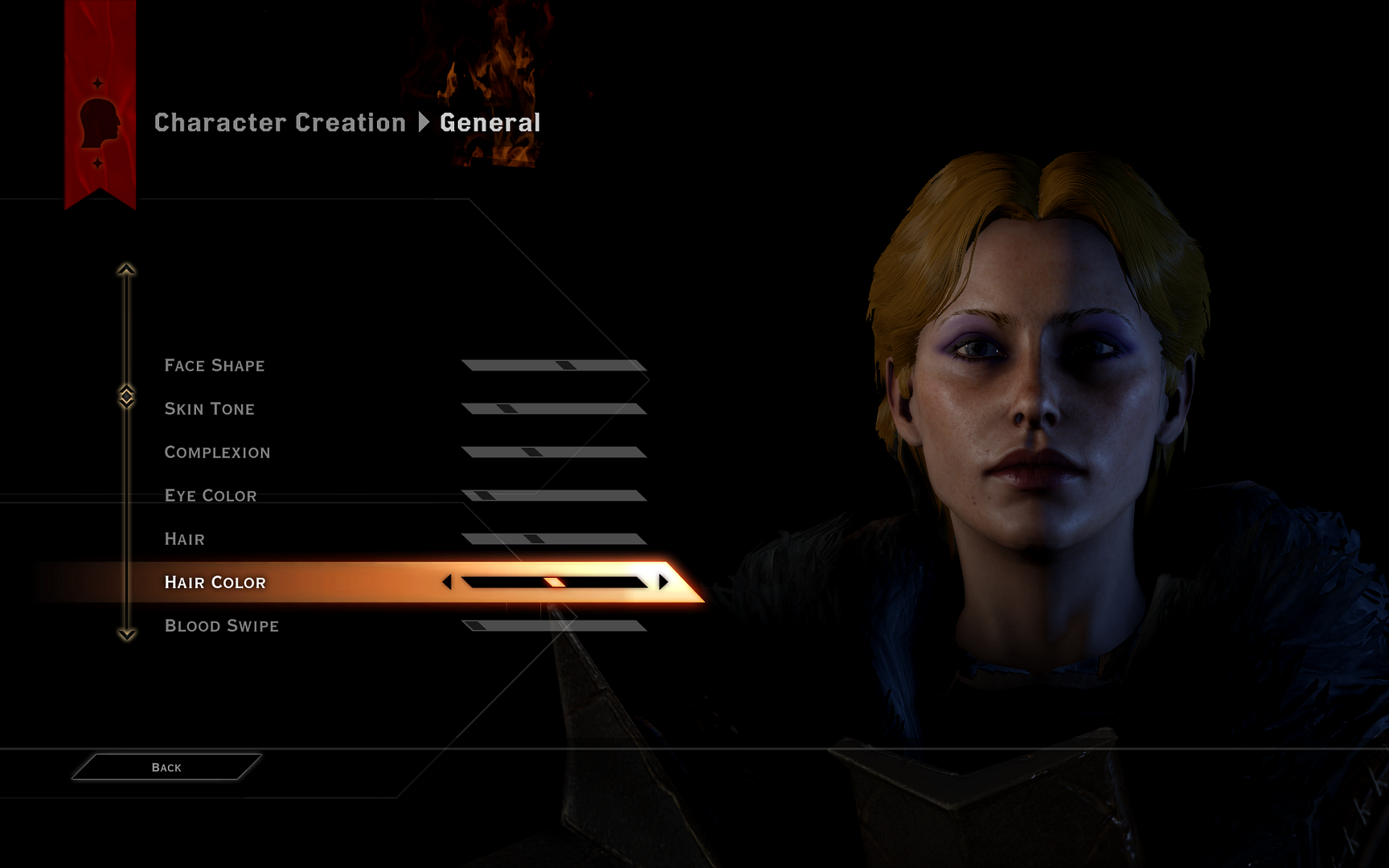Click the up arrow on the left scrollbar

coord(125,270)
